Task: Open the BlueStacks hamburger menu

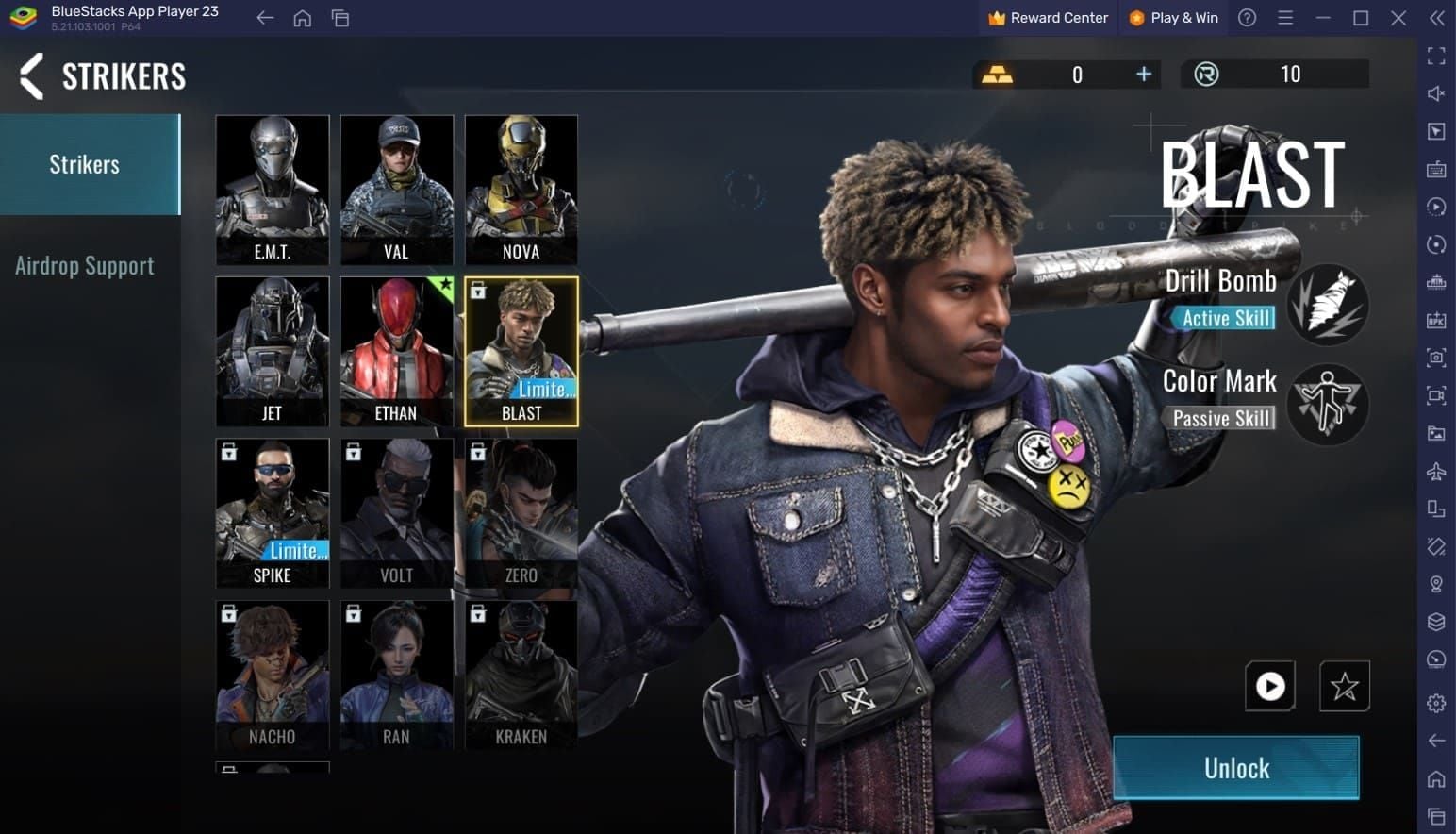Action: point(1284,18)
